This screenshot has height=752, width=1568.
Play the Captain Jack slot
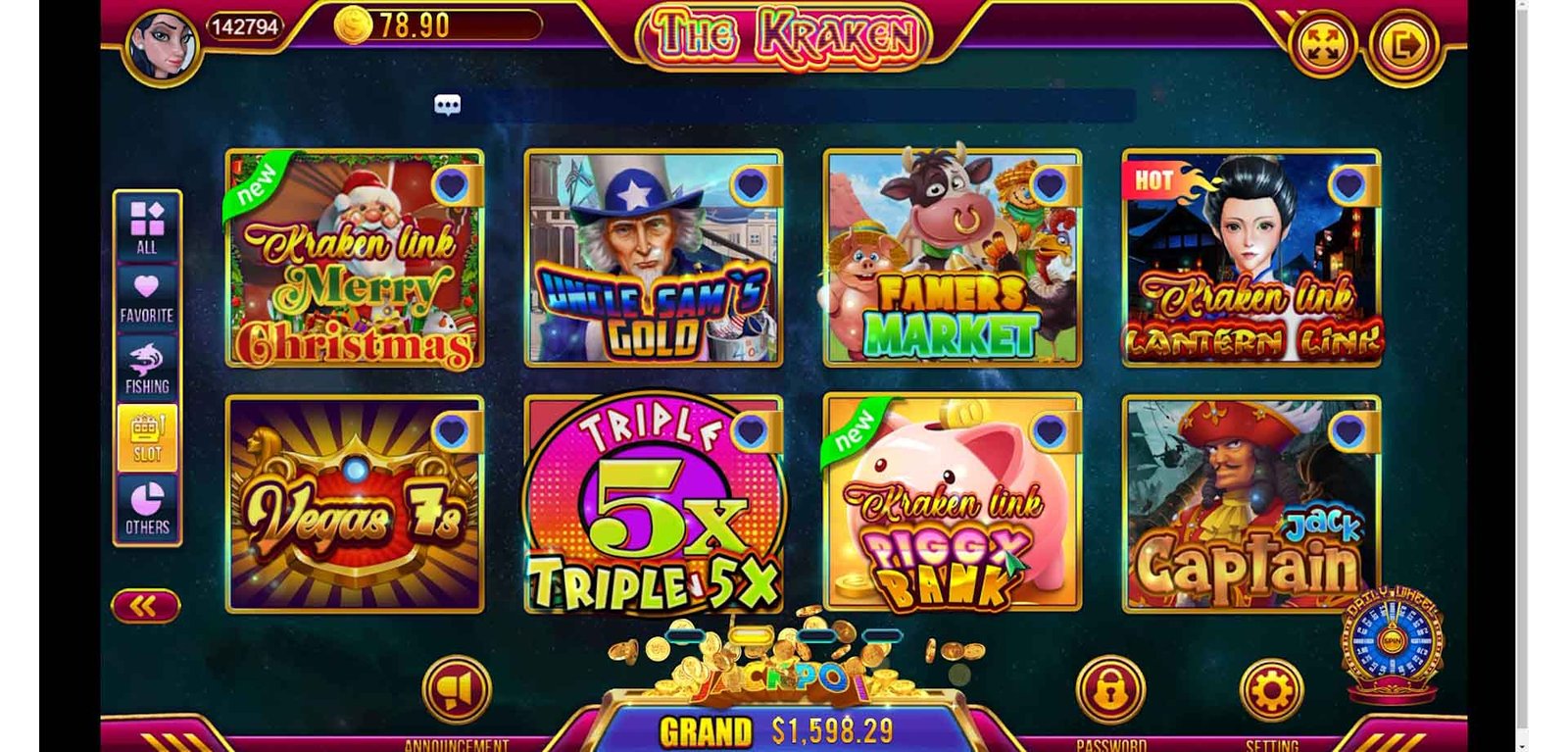point(1250,504)
